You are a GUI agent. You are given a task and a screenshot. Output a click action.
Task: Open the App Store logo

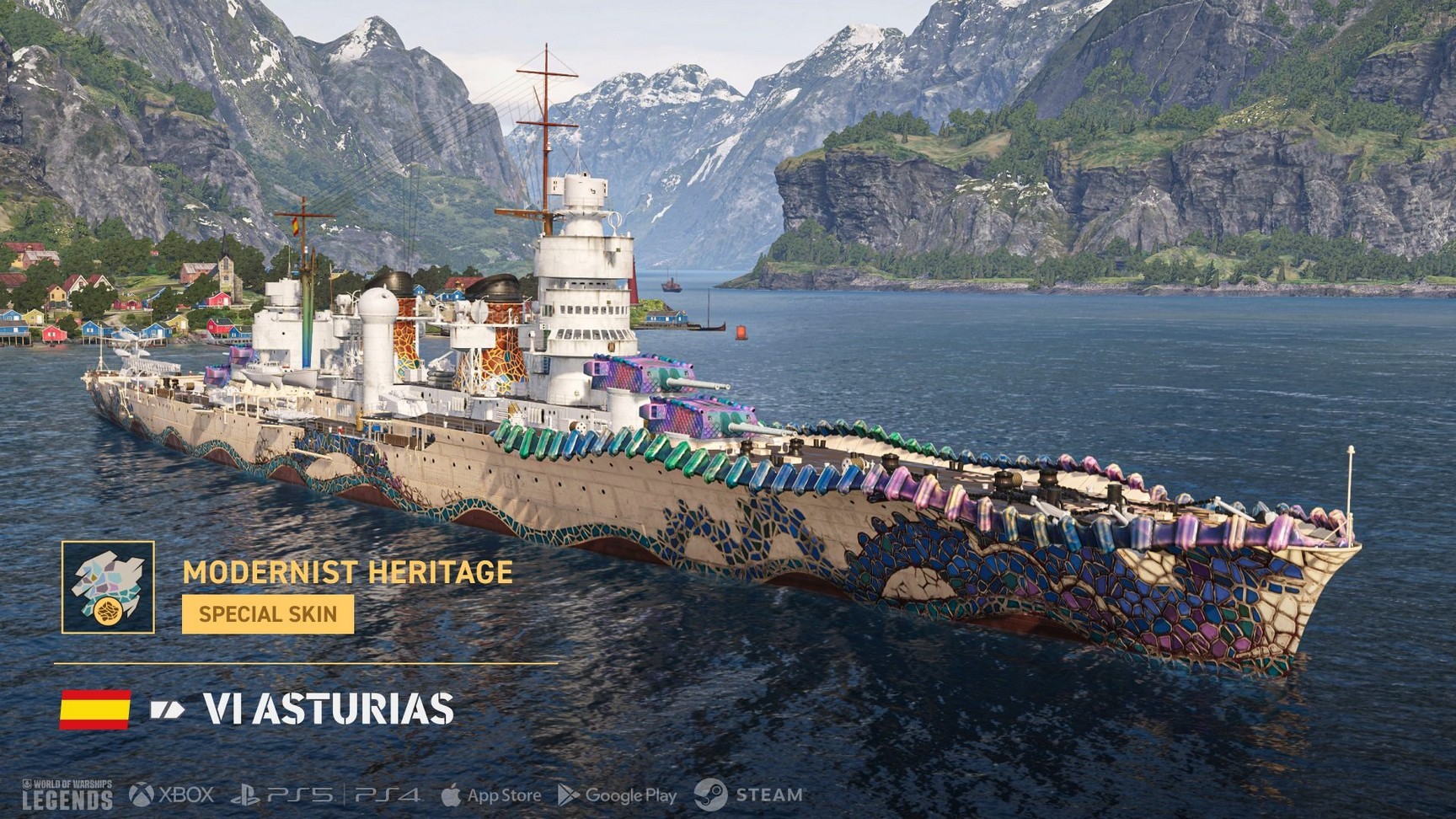click(x=491, y=795)
